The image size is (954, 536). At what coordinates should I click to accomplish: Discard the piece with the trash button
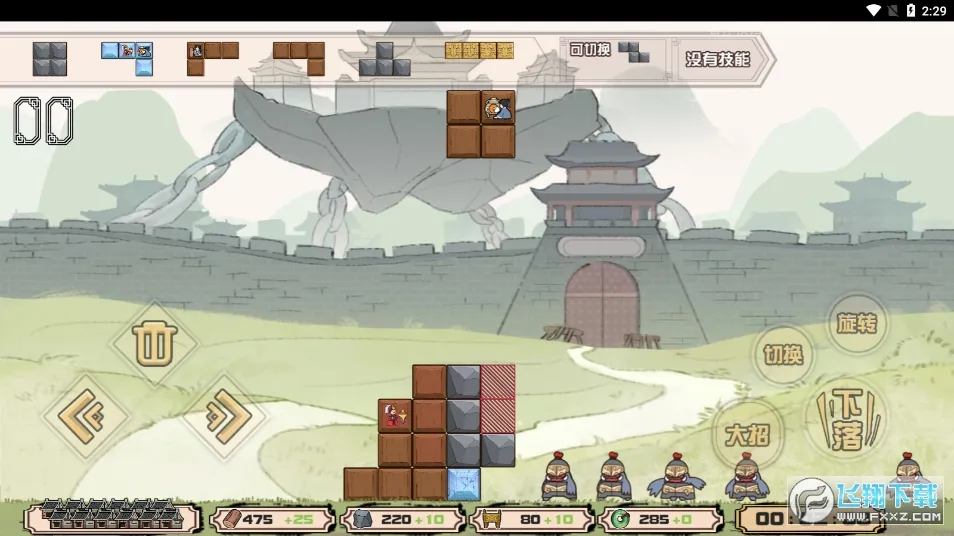[x=153, y=345]
